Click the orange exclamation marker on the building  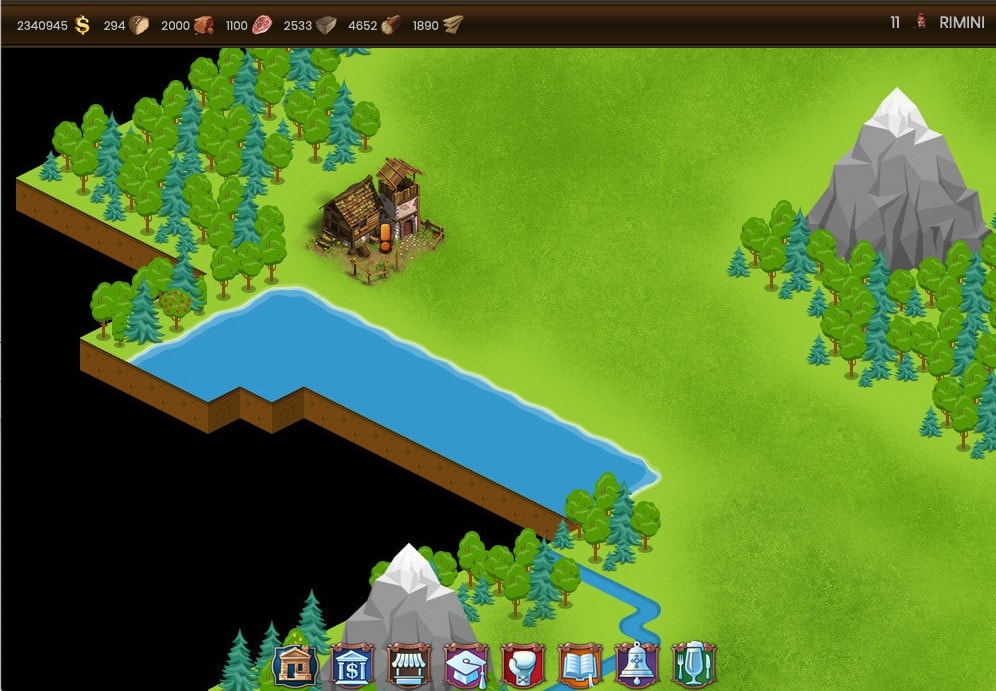point(384,240)
